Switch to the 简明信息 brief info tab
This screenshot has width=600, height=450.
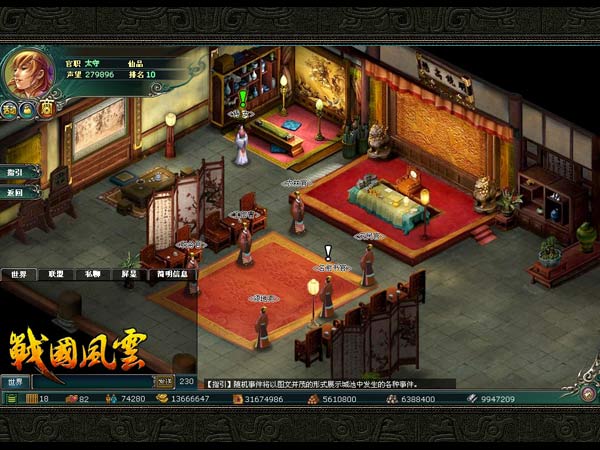[x=172, y=273]
